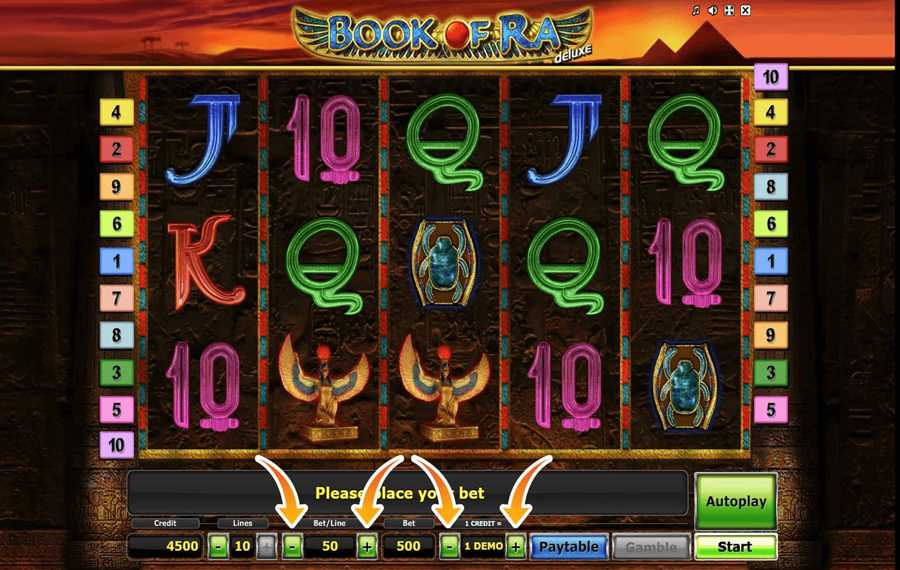Increase the number of Lines
This screenshot has height=570, width=900.
point(266,547)
